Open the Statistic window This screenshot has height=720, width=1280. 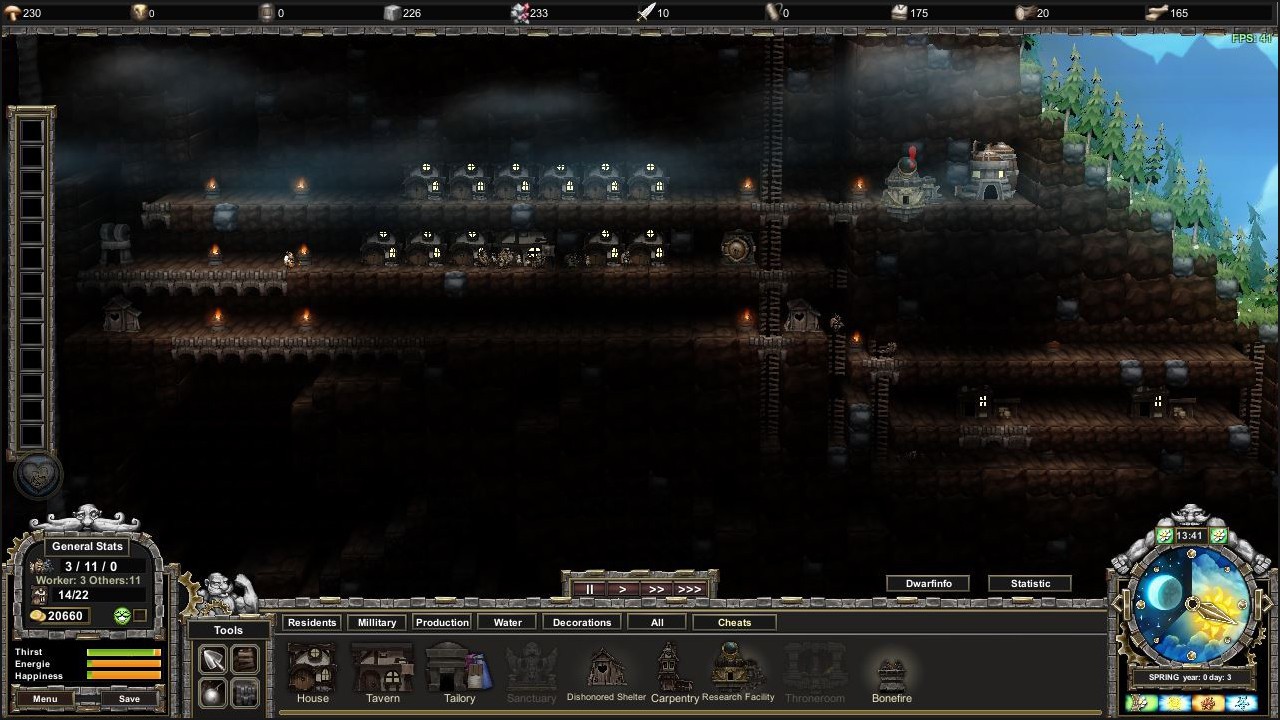click(x=1030, y=583)
